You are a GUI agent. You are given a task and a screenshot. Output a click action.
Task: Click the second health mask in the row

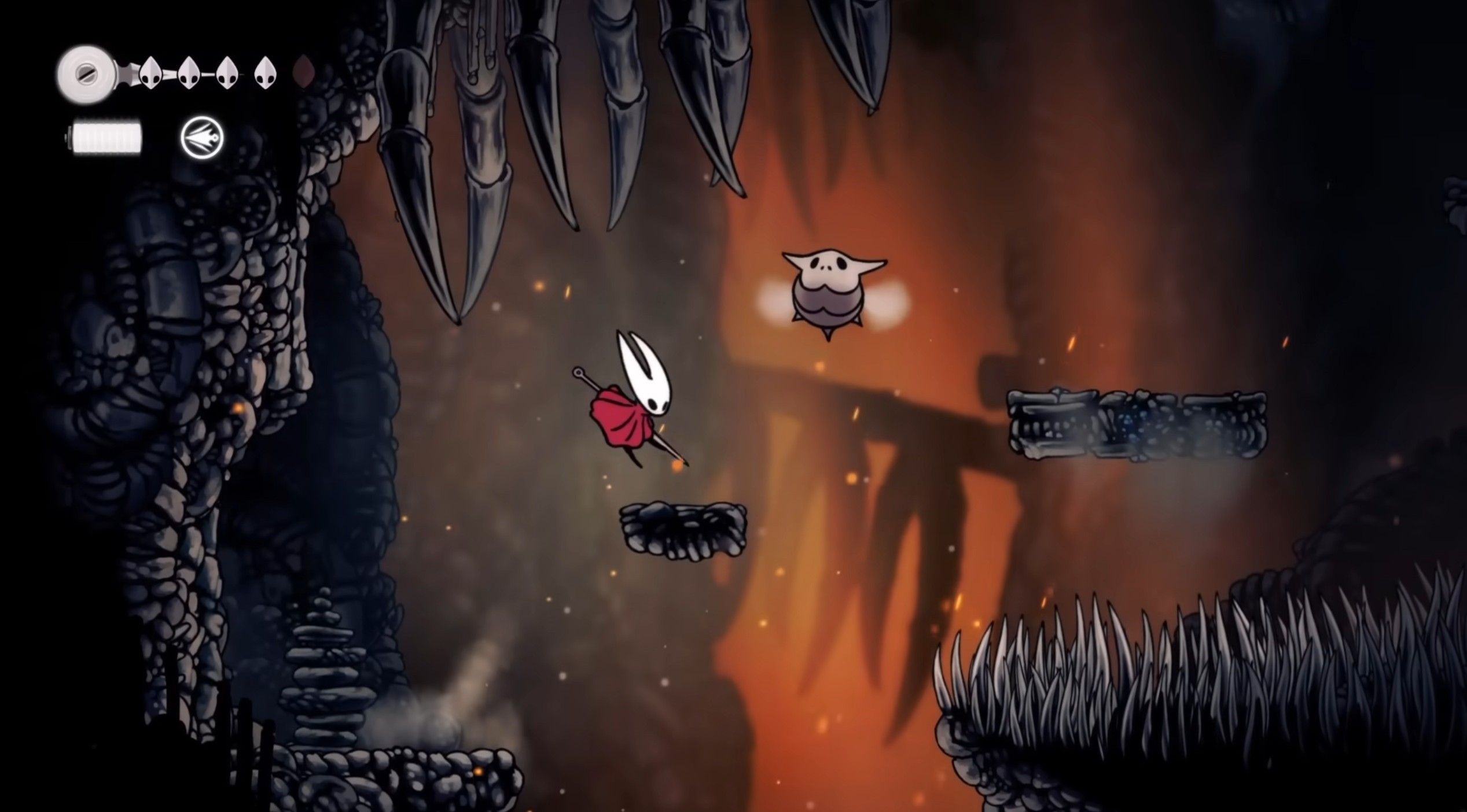(x=189, y=74)
